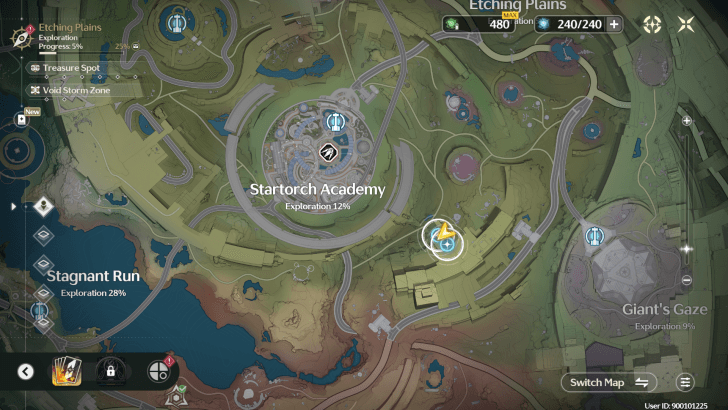Image resolution: width=728 pixels, height=410 pixels.
Task: Click the back arrow button
Action: tap(26, 372)
